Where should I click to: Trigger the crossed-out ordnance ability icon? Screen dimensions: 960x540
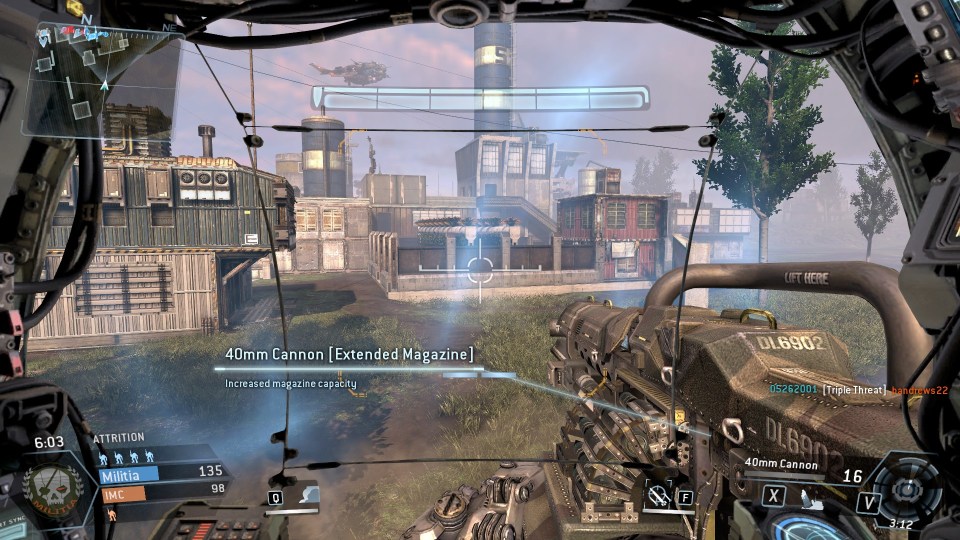(659, 494)
